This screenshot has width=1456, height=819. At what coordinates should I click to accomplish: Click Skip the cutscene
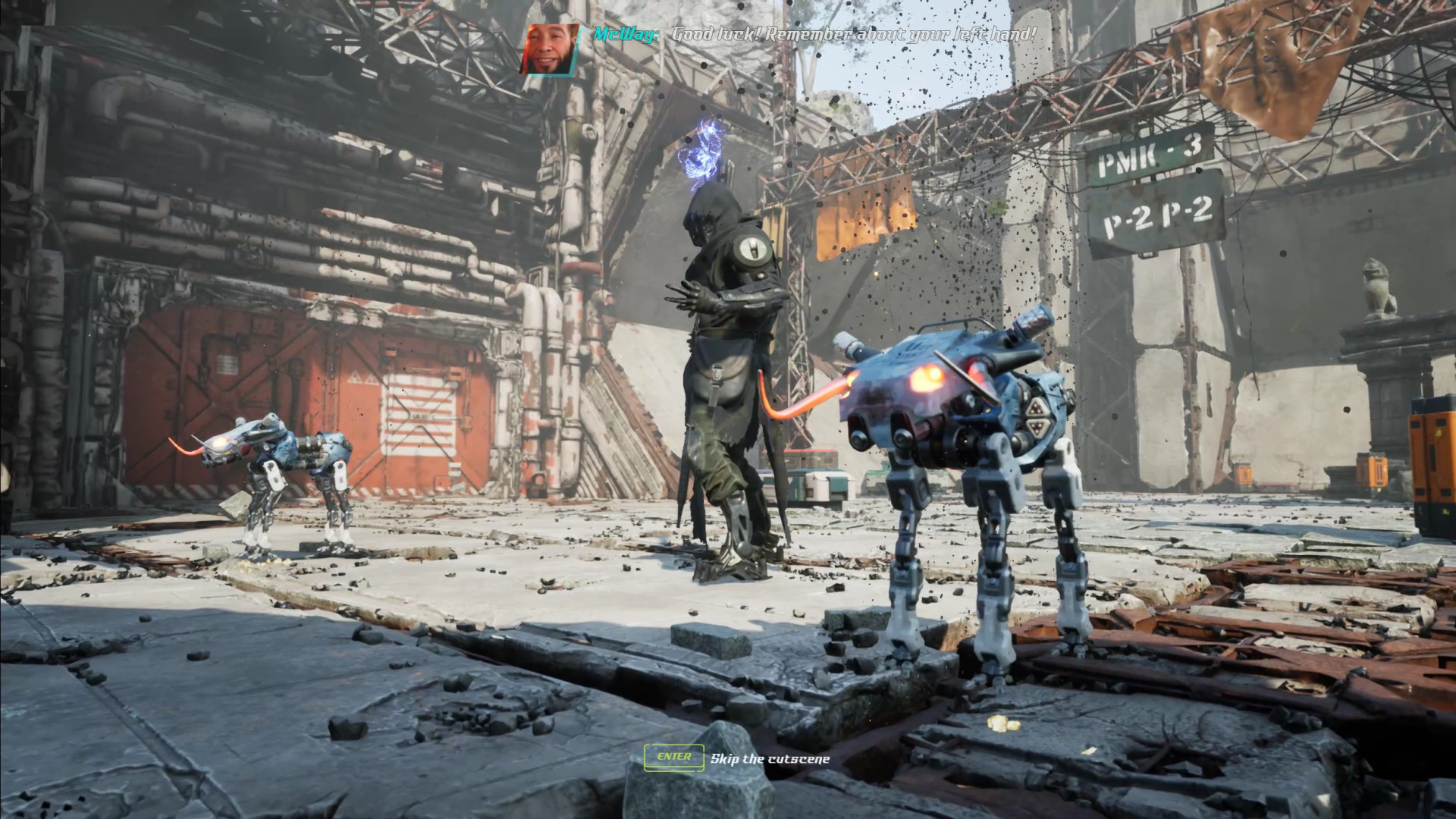tap(768, 757)
